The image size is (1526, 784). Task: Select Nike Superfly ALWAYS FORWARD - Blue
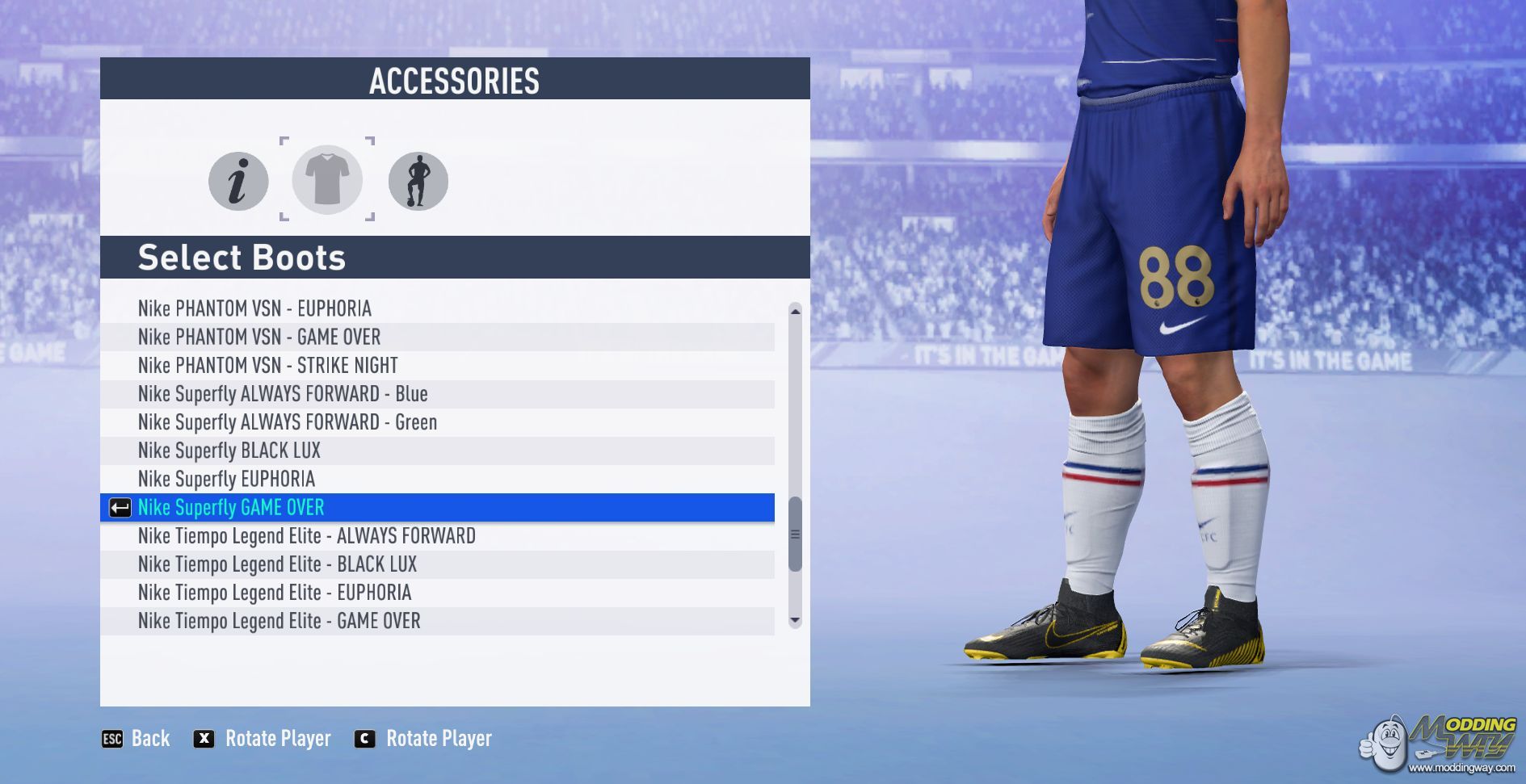pos(282,394)
